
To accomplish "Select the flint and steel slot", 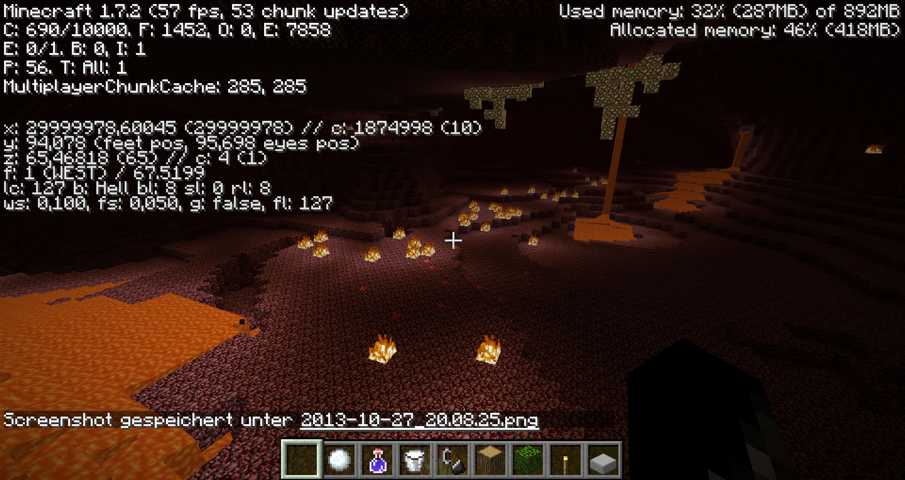I will click(x=452, y=460).
